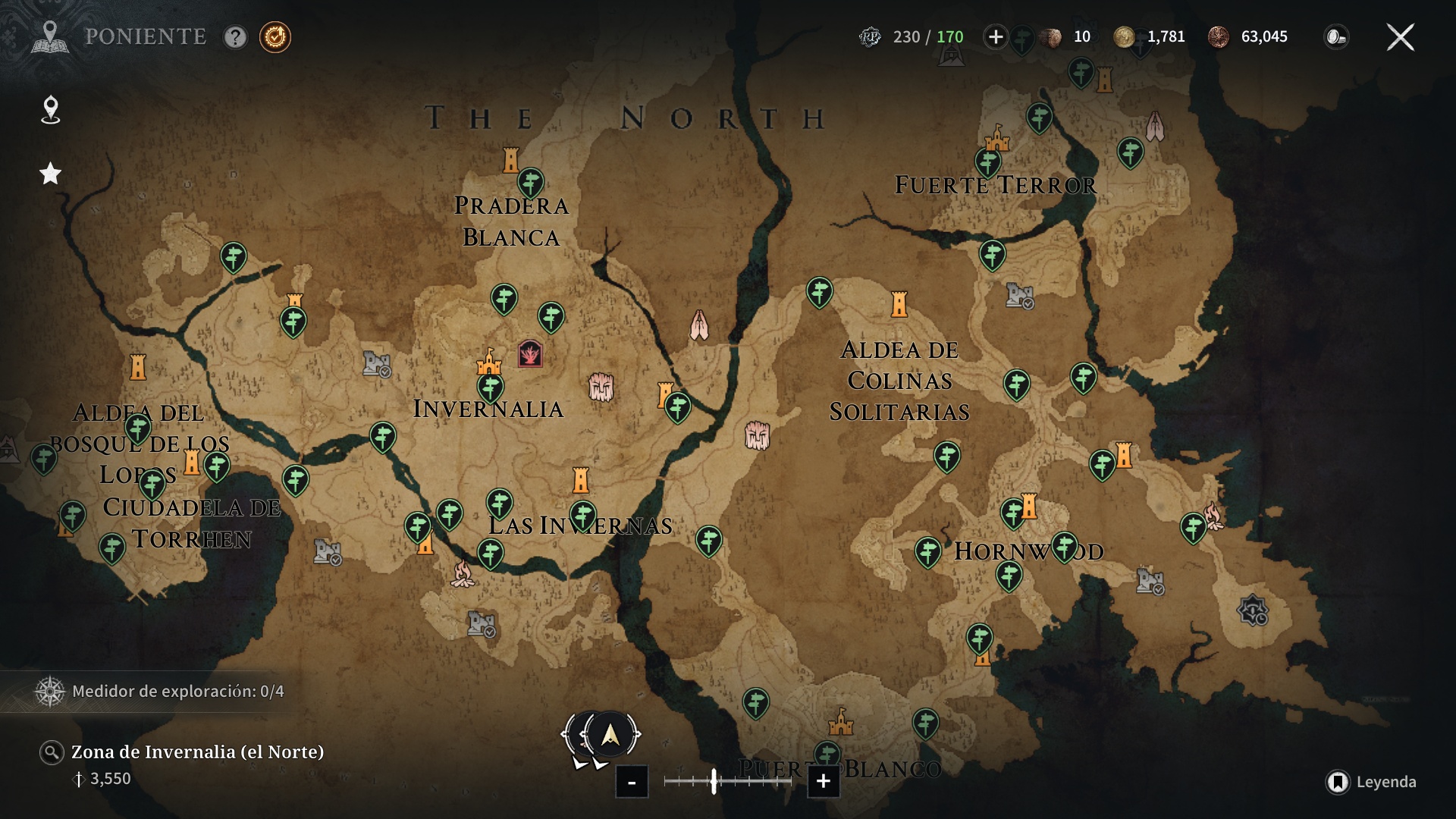Select the praying hands marker near Invernalia river
The image size is (1456, 819).
(x=699, y=325)
